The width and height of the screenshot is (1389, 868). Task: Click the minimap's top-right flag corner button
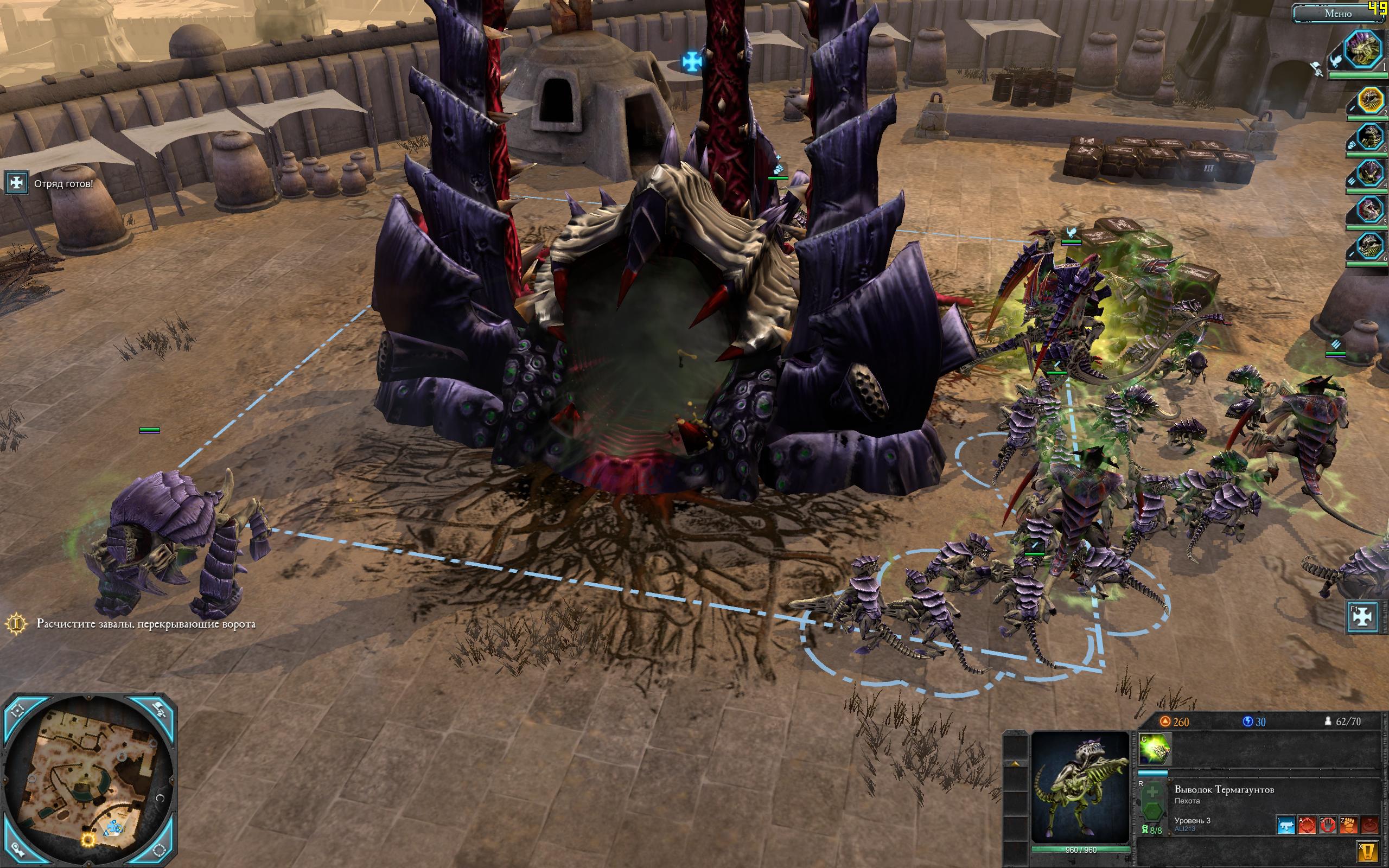(161, 711)
